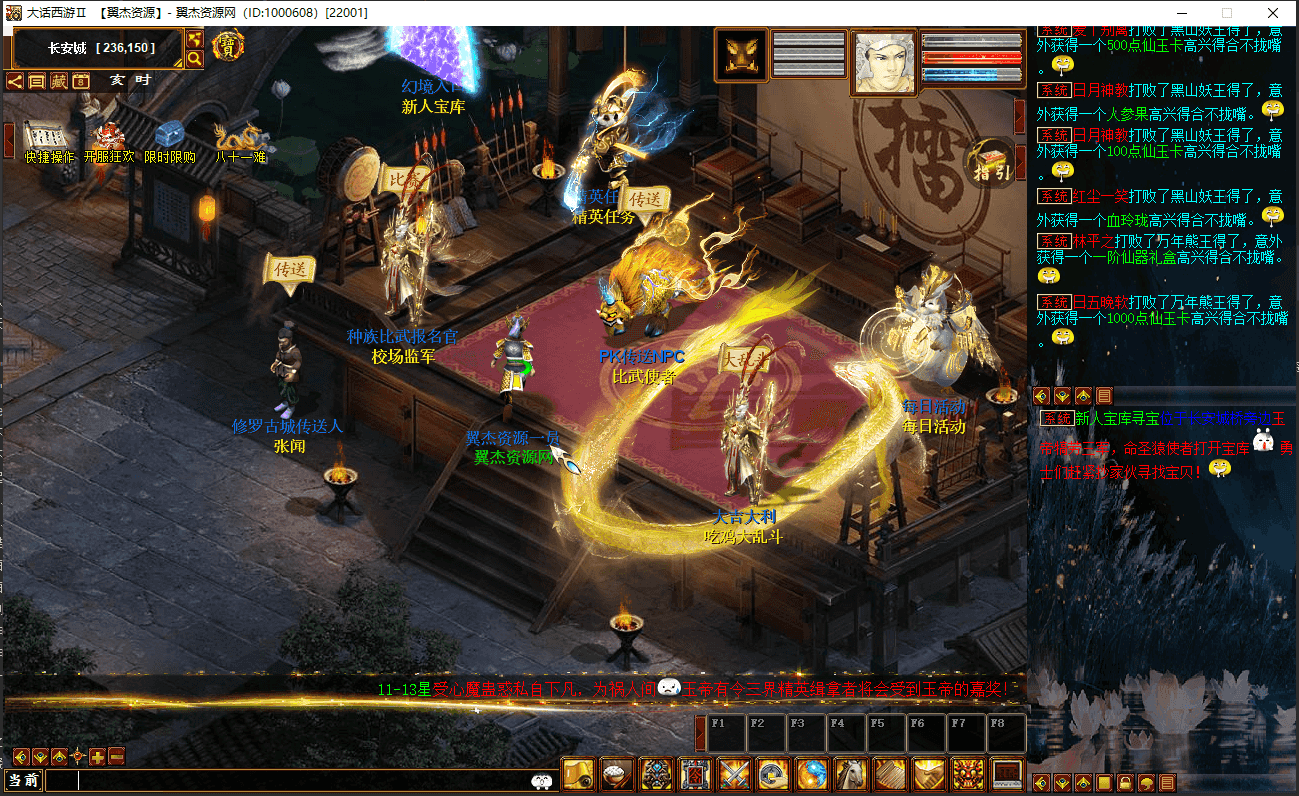The image size is (1299, 796).
Task: Click the 藏 button under location bar
Action: click(59, 81)
